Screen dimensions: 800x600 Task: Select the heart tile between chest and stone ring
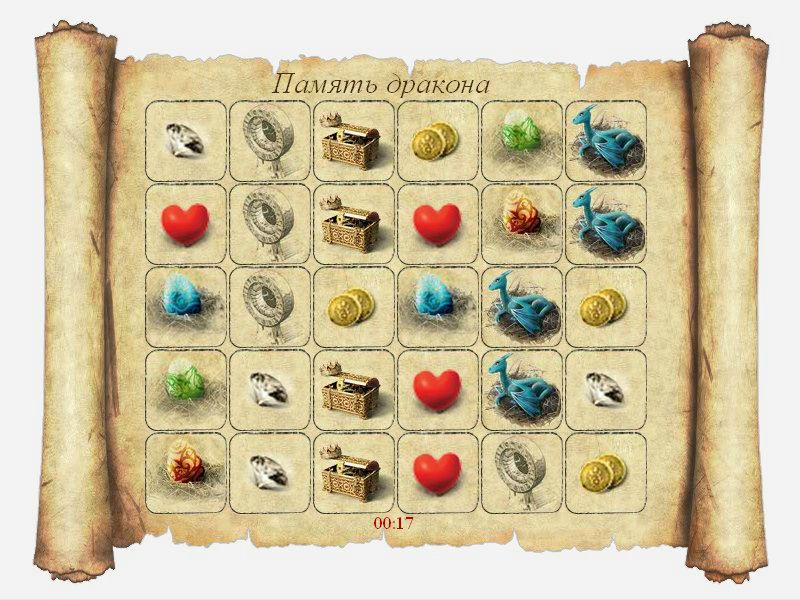coord(436,472)
